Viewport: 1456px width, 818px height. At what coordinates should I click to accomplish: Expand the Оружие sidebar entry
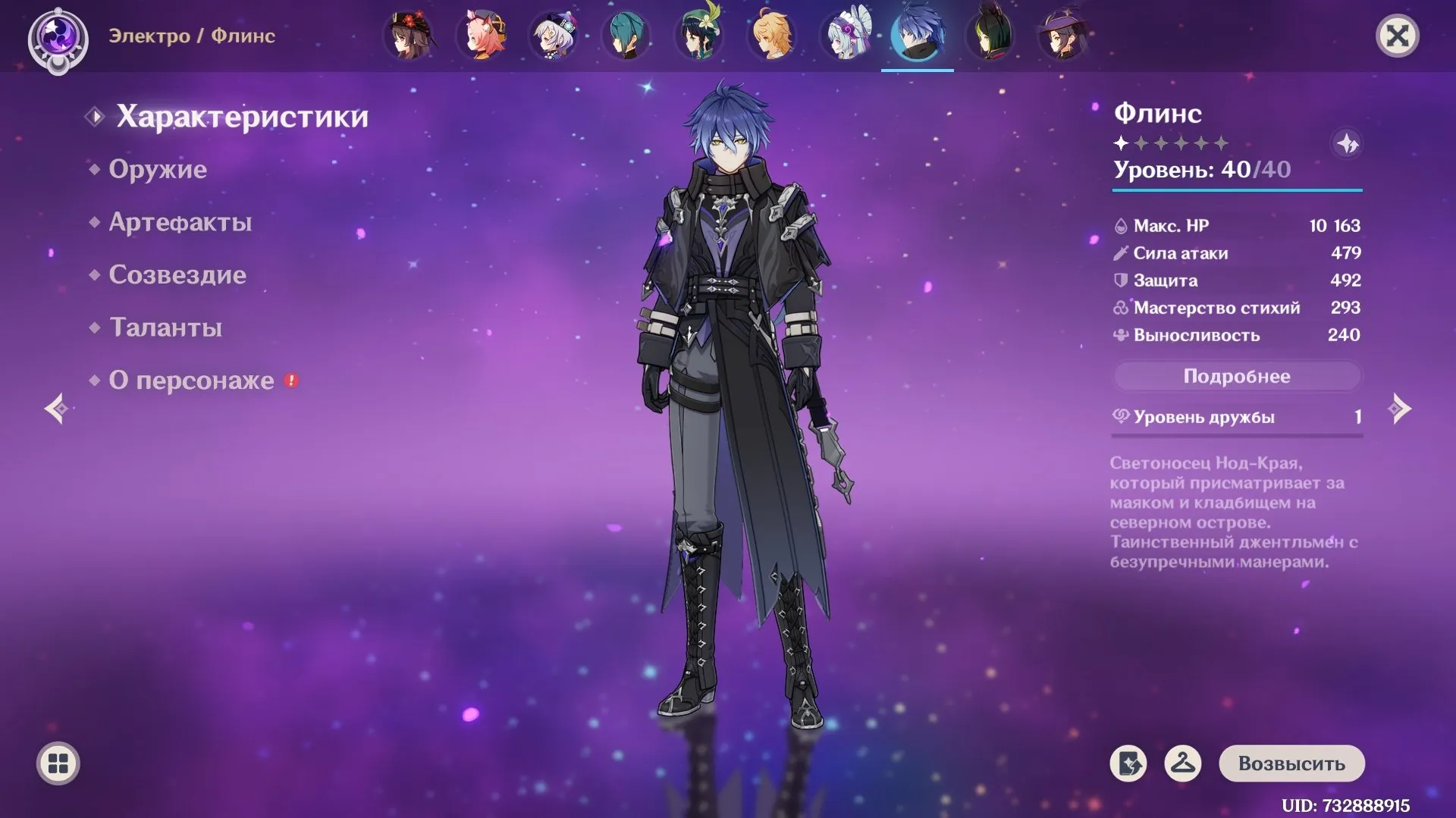[x=160, y=168]
